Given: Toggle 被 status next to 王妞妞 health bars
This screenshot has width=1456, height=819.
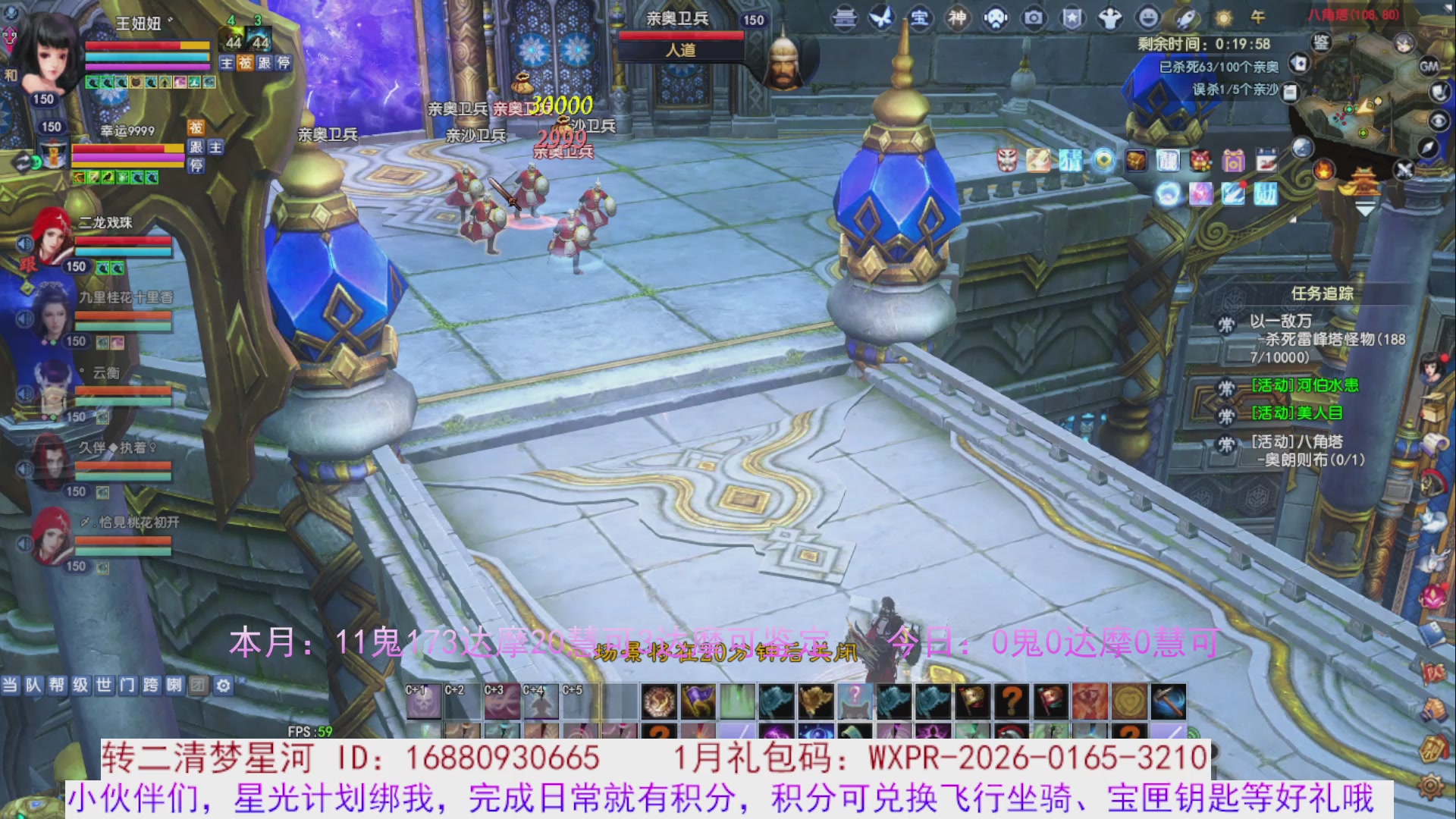Looking at the screenshot, I should pyautogui.click(x=246, y=64).
